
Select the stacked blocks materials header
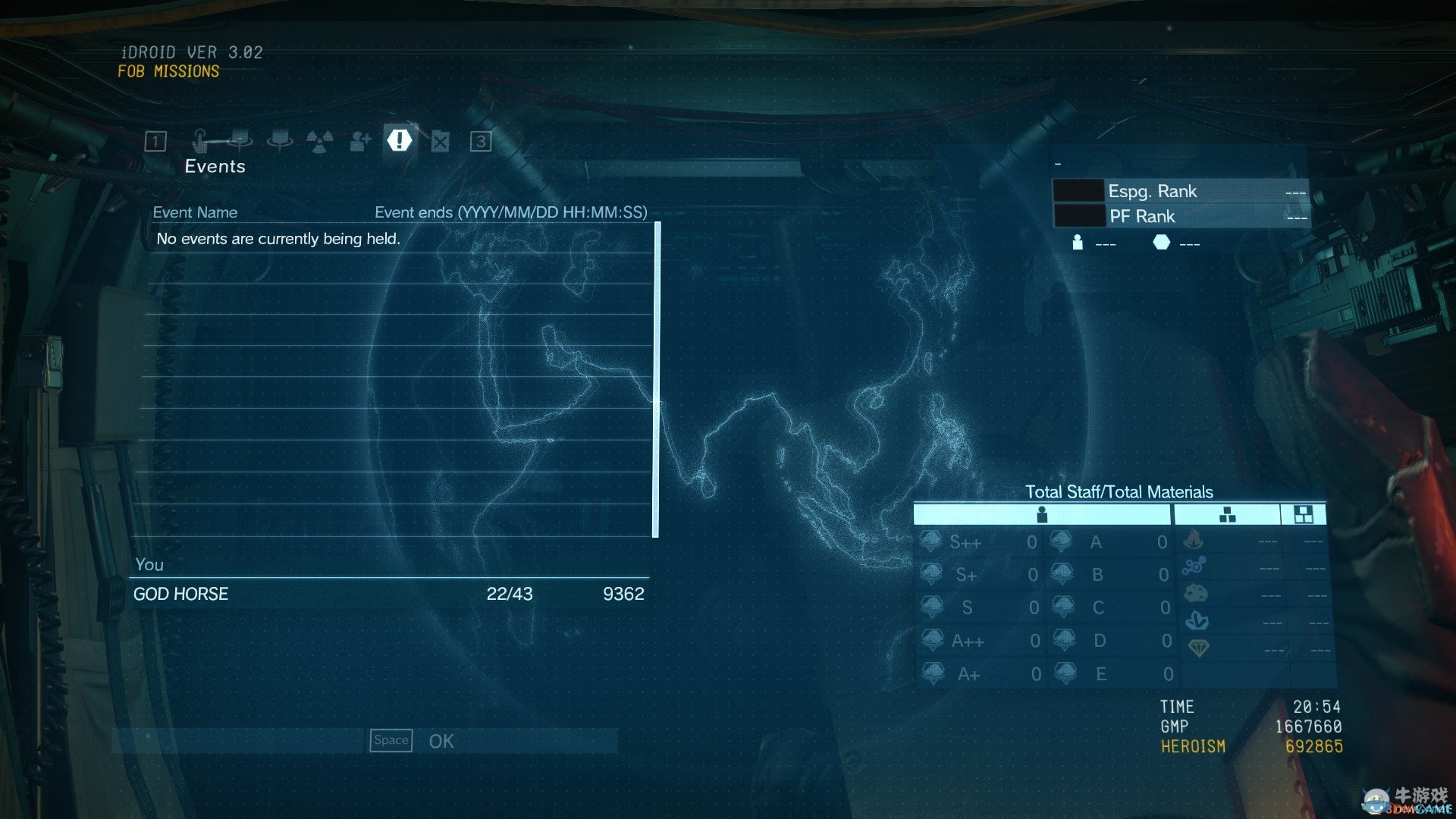[x=1227, y=515]
